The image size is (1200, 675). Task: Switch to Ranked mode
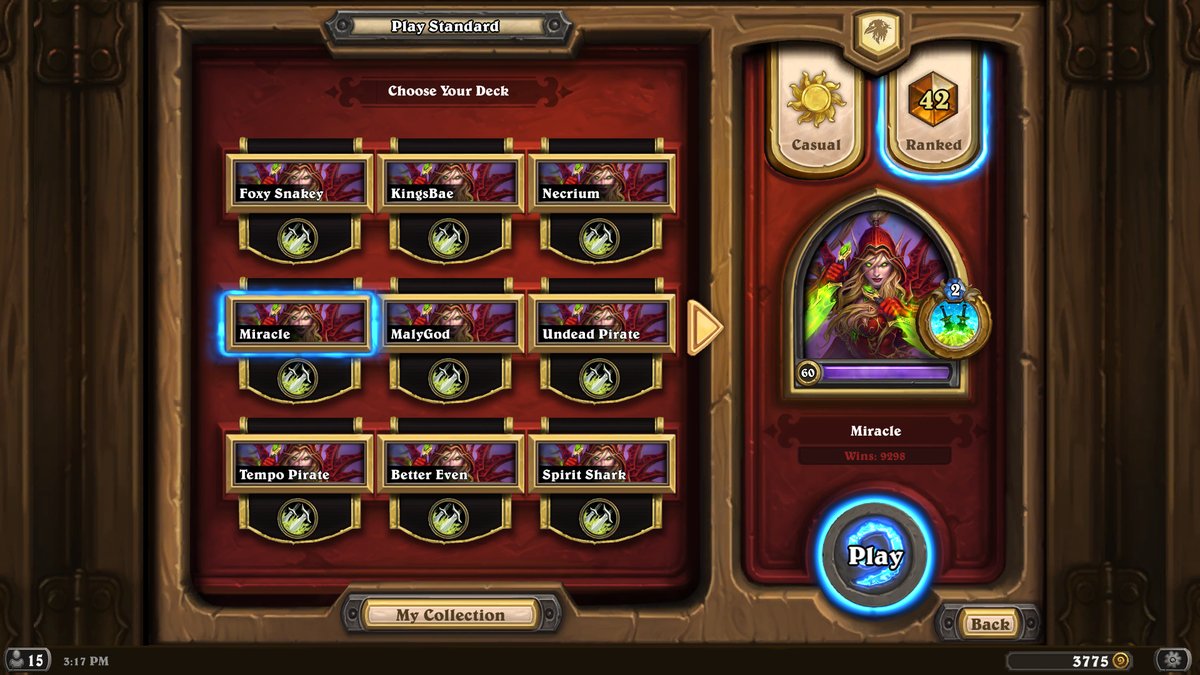coord(932,110)
